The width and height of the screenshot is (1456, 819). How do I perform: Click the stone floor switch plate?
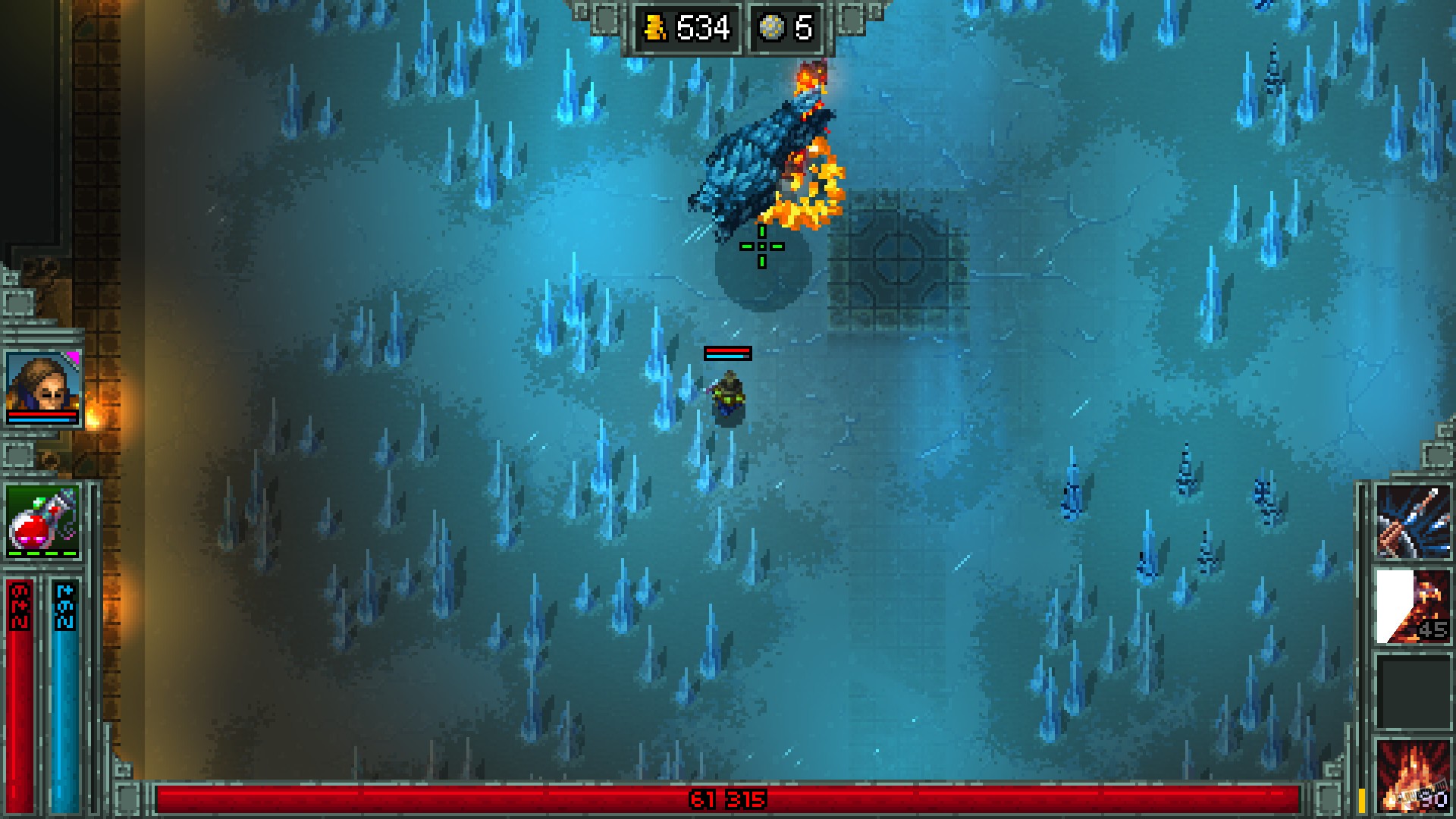899,258
